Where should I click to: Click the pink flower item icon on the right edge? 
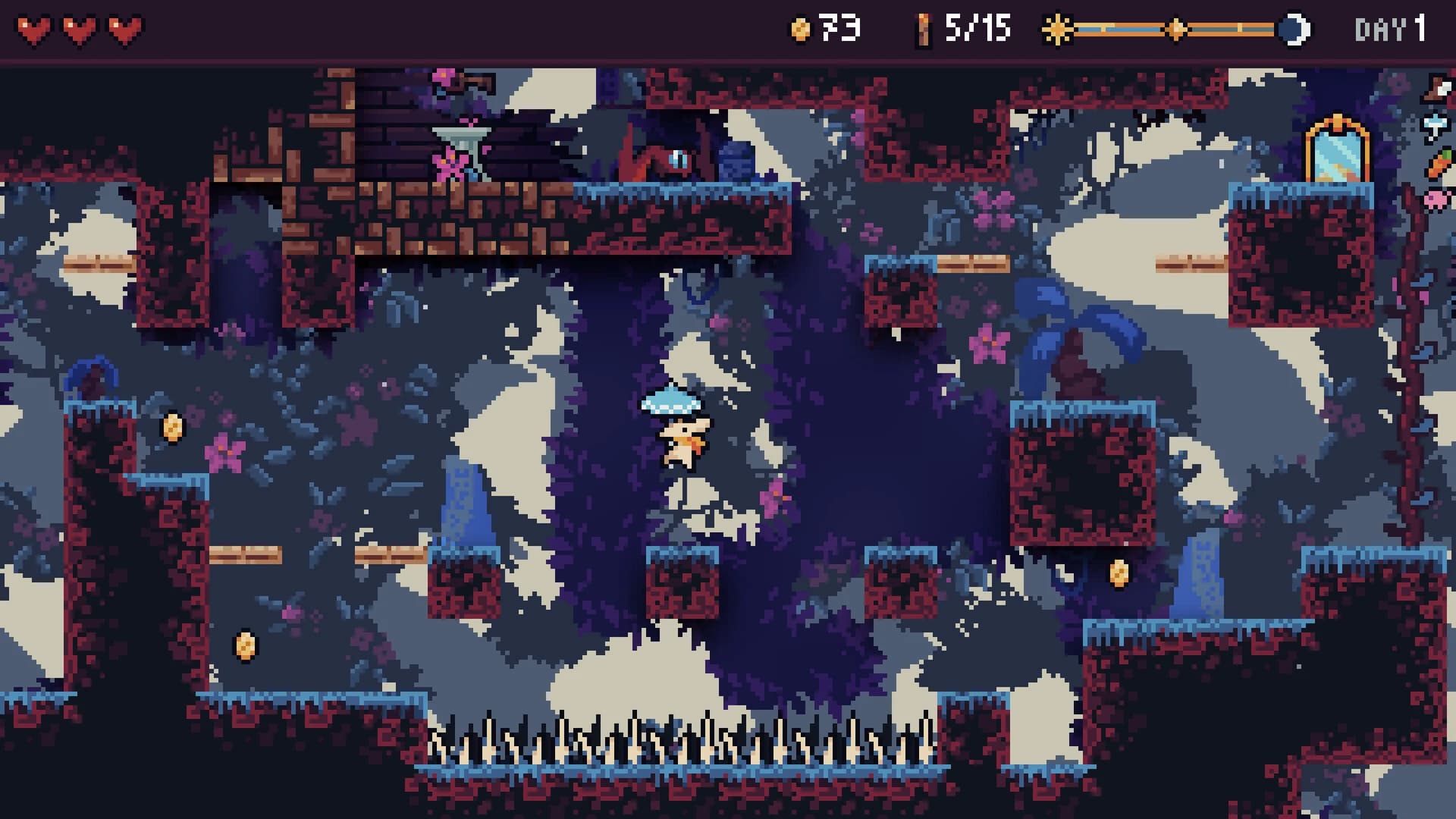(x=1436, y=197)
